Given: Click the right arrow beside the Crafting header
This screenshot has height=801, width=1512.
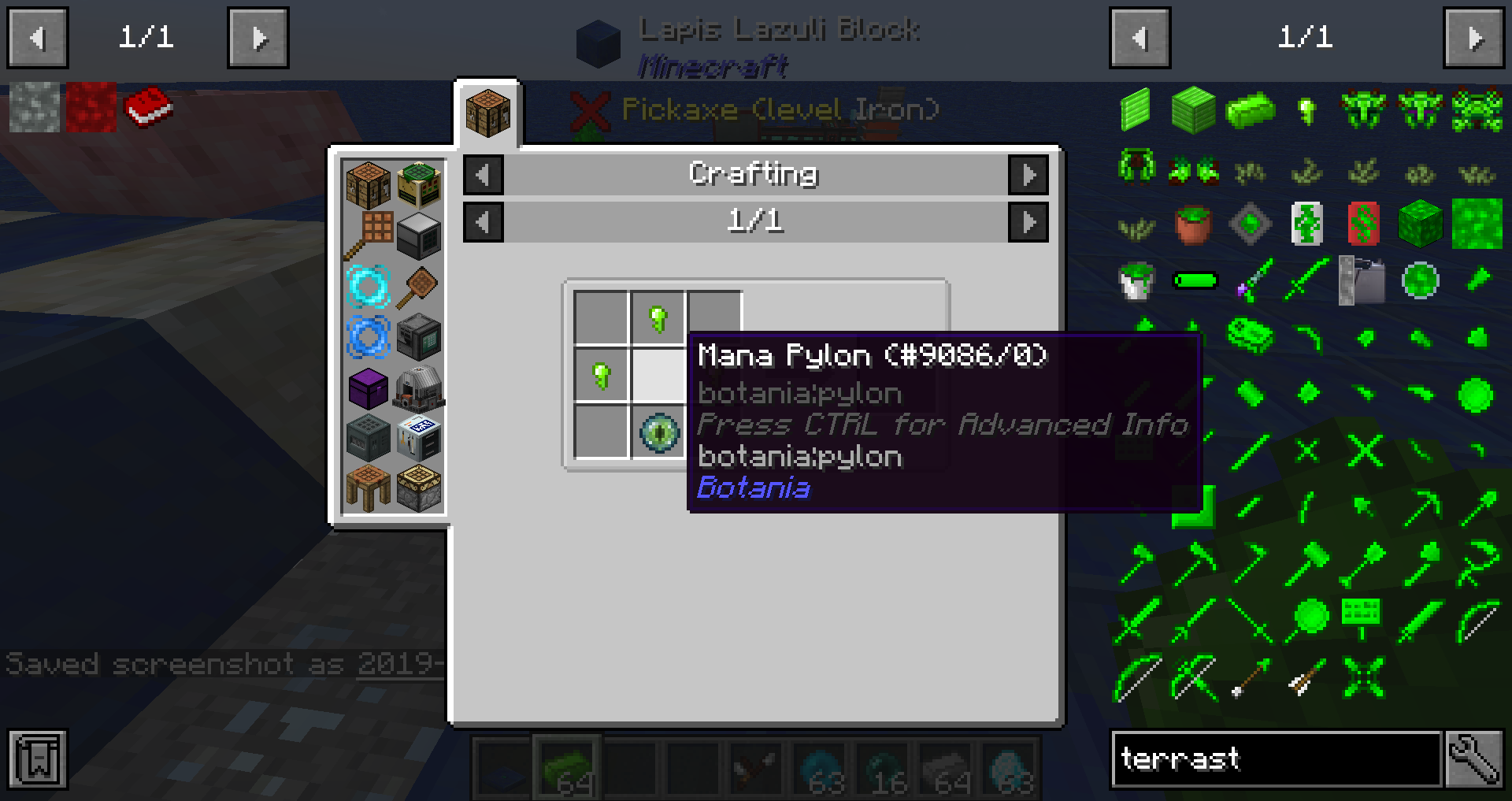Looking at the screenshot, I should 1028,175.
